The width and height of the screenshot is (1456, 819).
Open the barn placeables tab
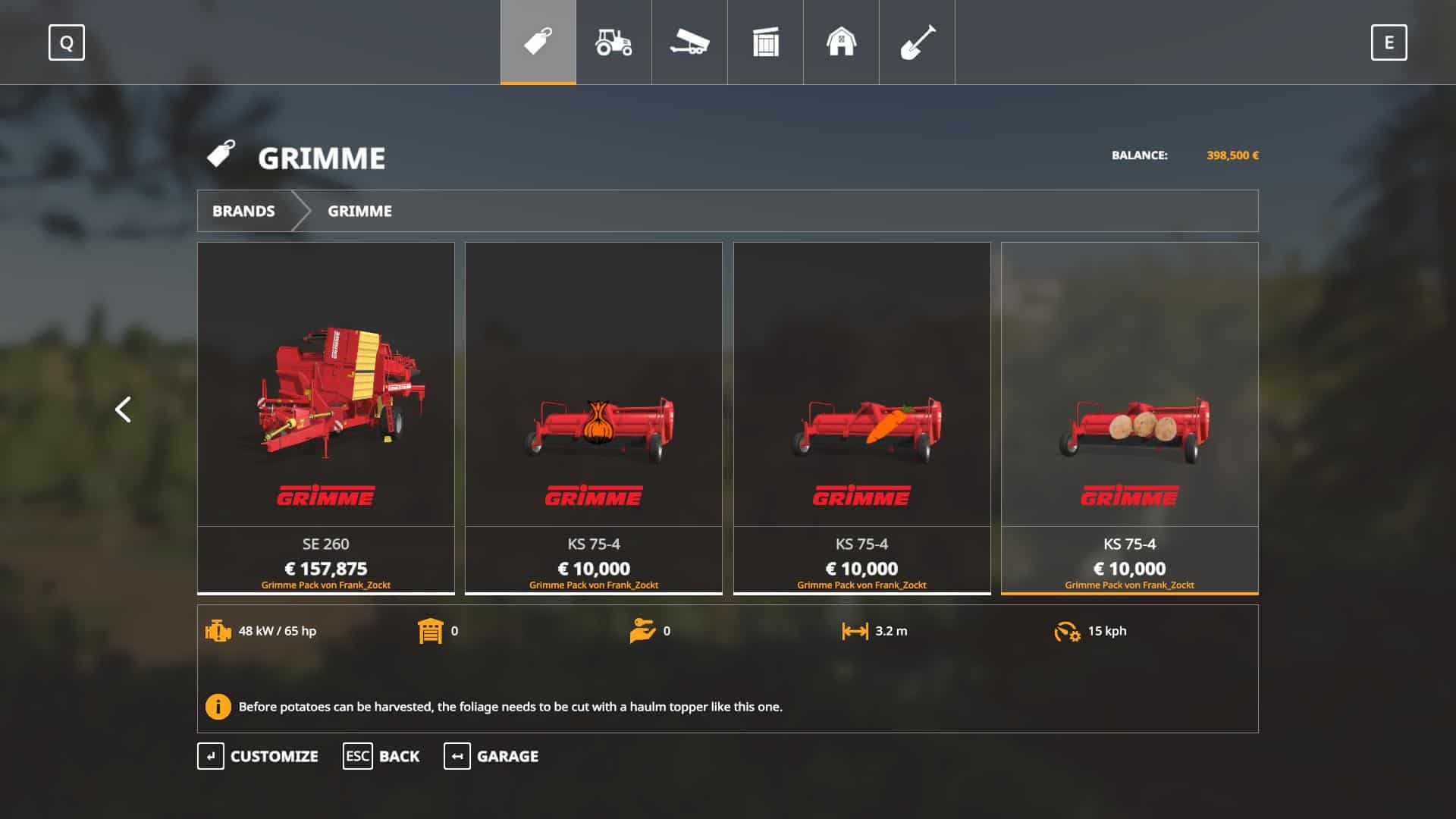(x=841, y=42)
